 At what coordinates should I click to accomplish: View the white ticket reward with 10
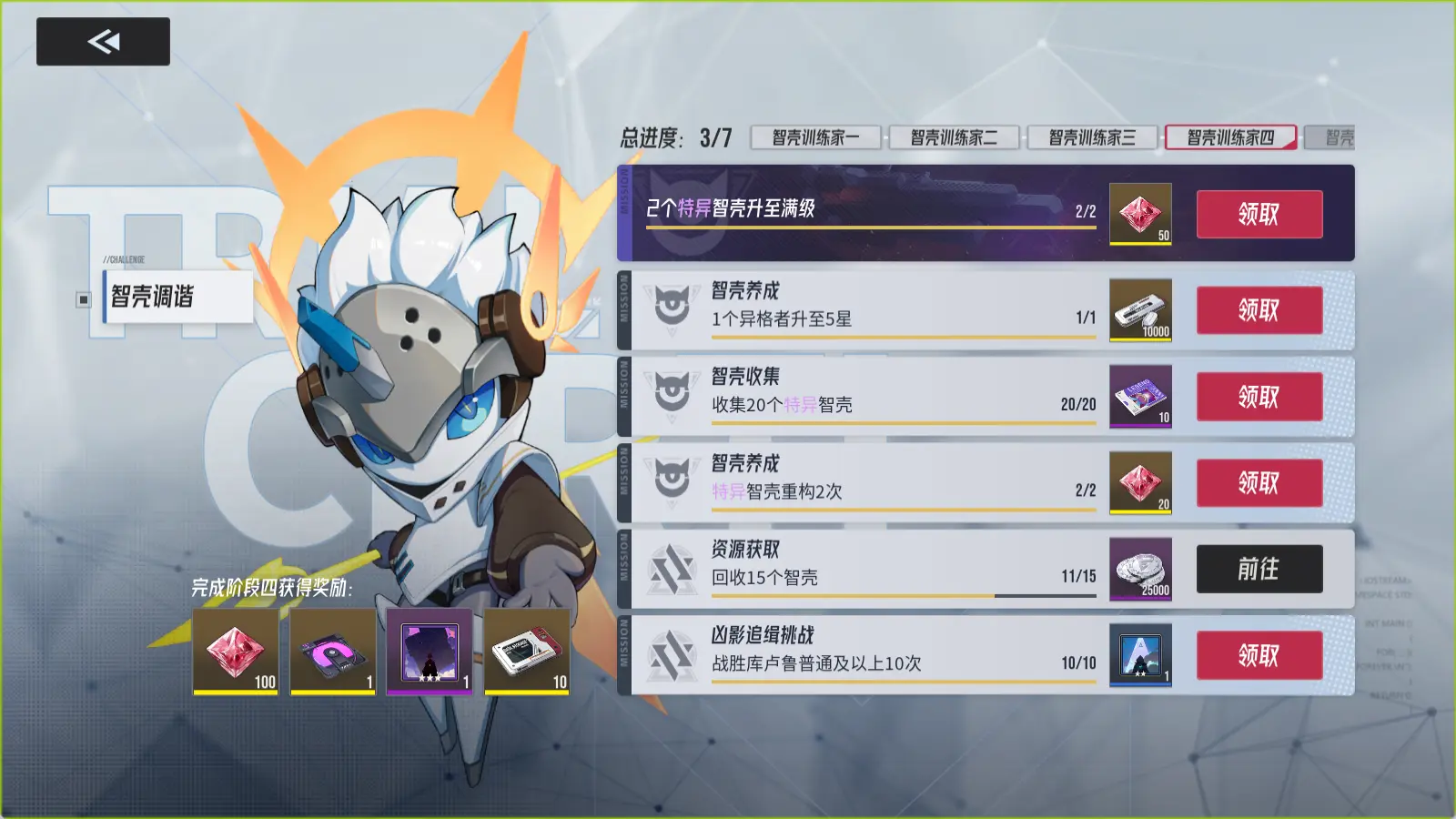pyautogui.click(x=527, y=652)
